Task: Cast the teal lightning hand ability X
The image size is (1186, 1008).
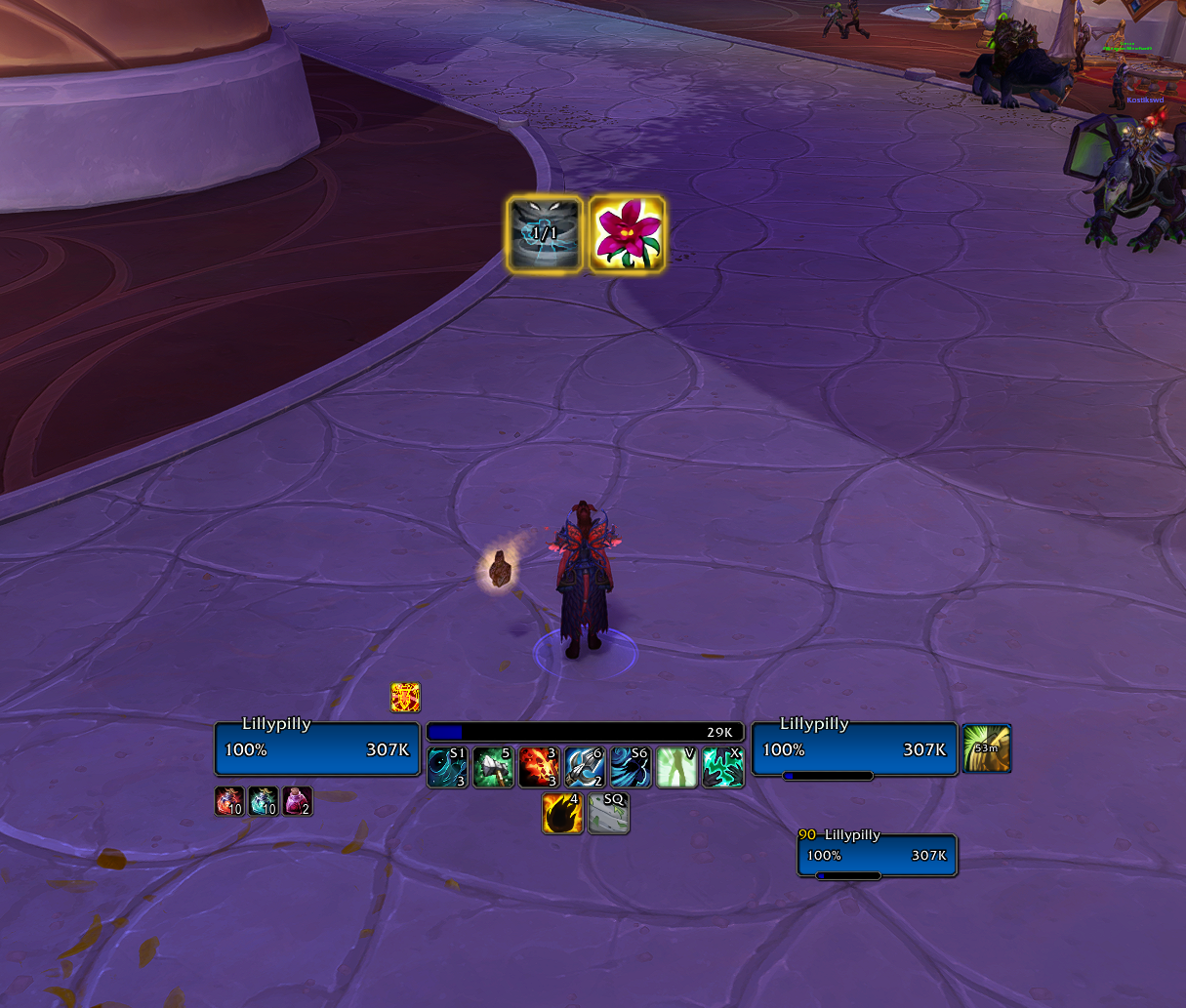Action: pyautogui.click(x=722, y=768)
